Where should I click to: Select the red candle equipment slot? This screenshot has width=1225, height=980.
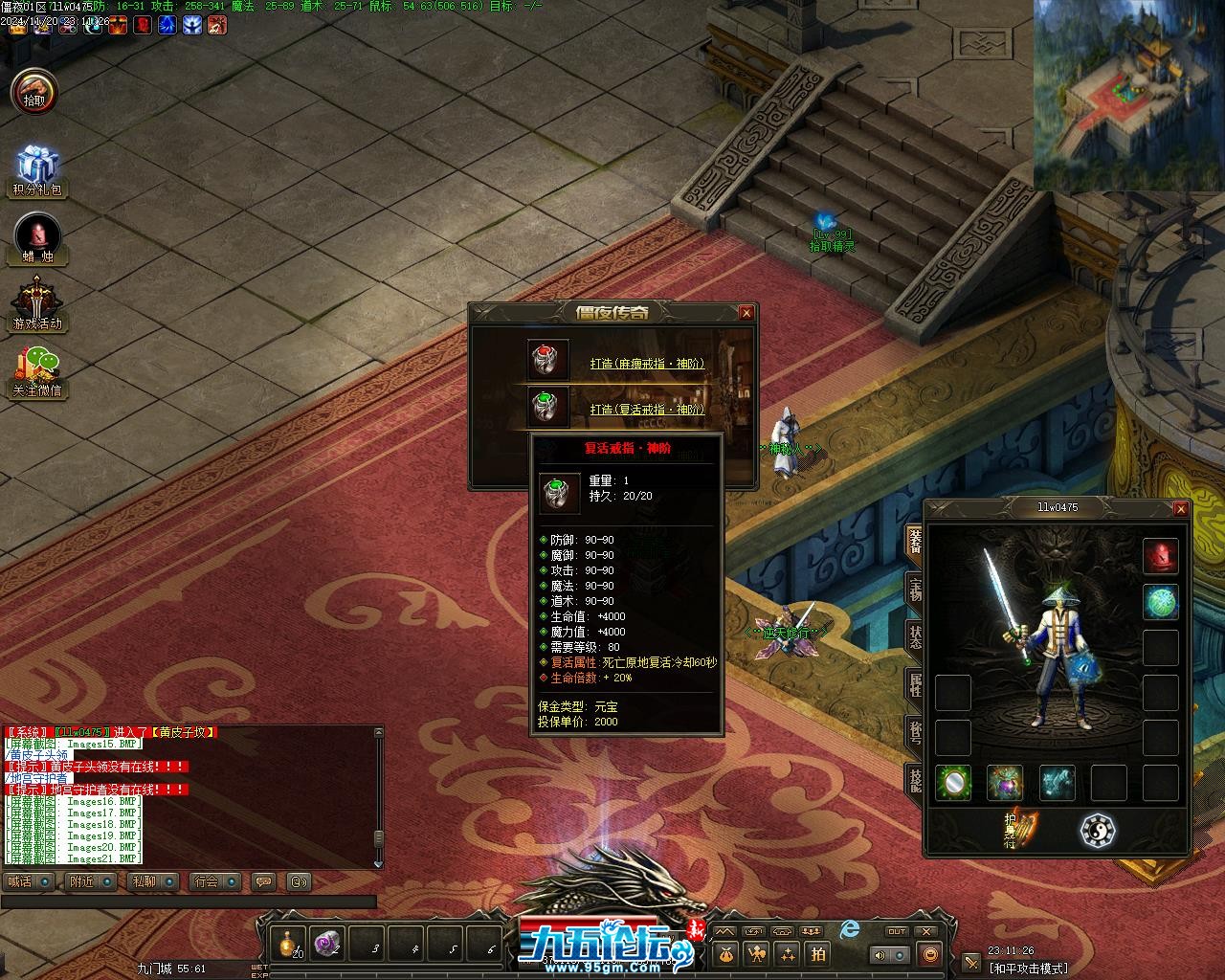click(x=1161, y=556)
